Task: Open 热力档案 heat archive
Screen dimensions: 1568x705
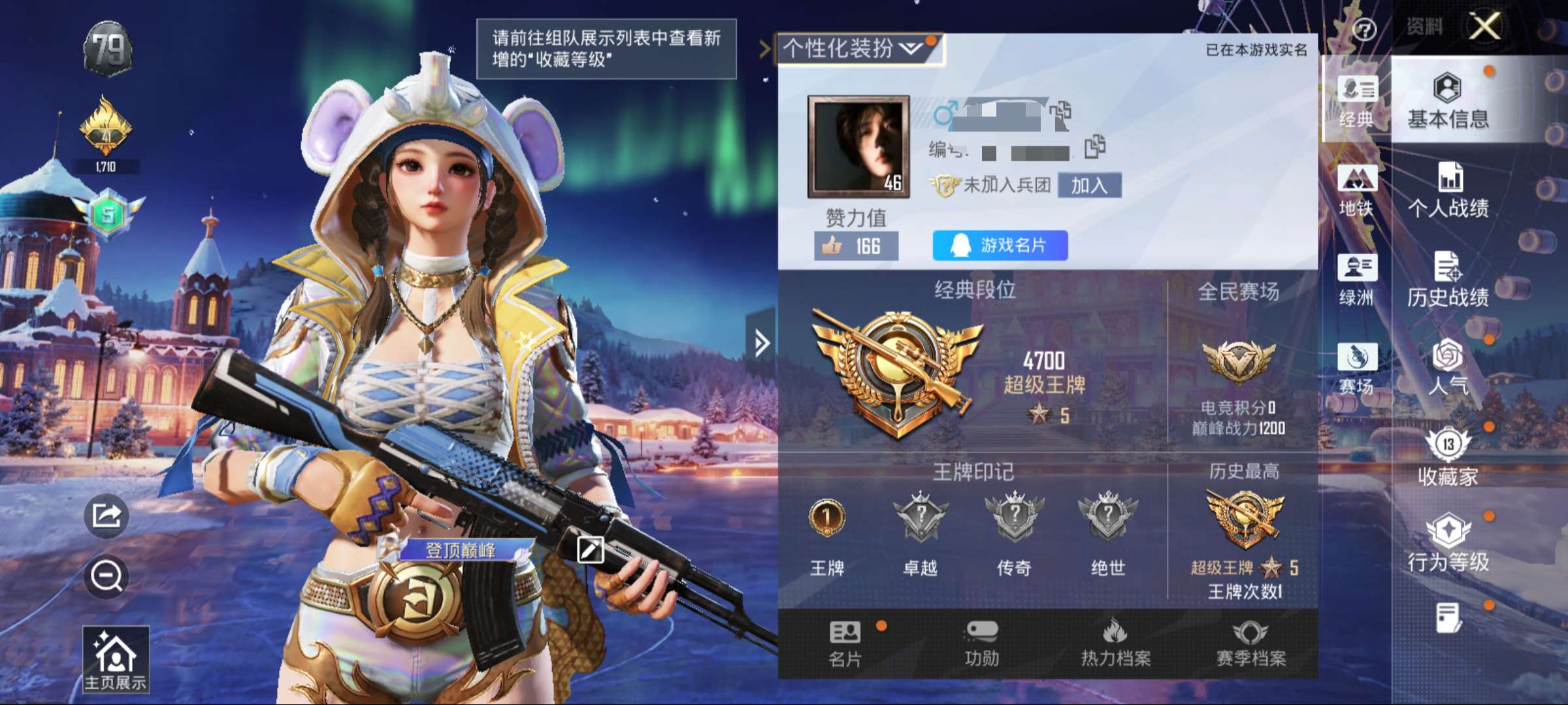Action: pos(1116,644)
